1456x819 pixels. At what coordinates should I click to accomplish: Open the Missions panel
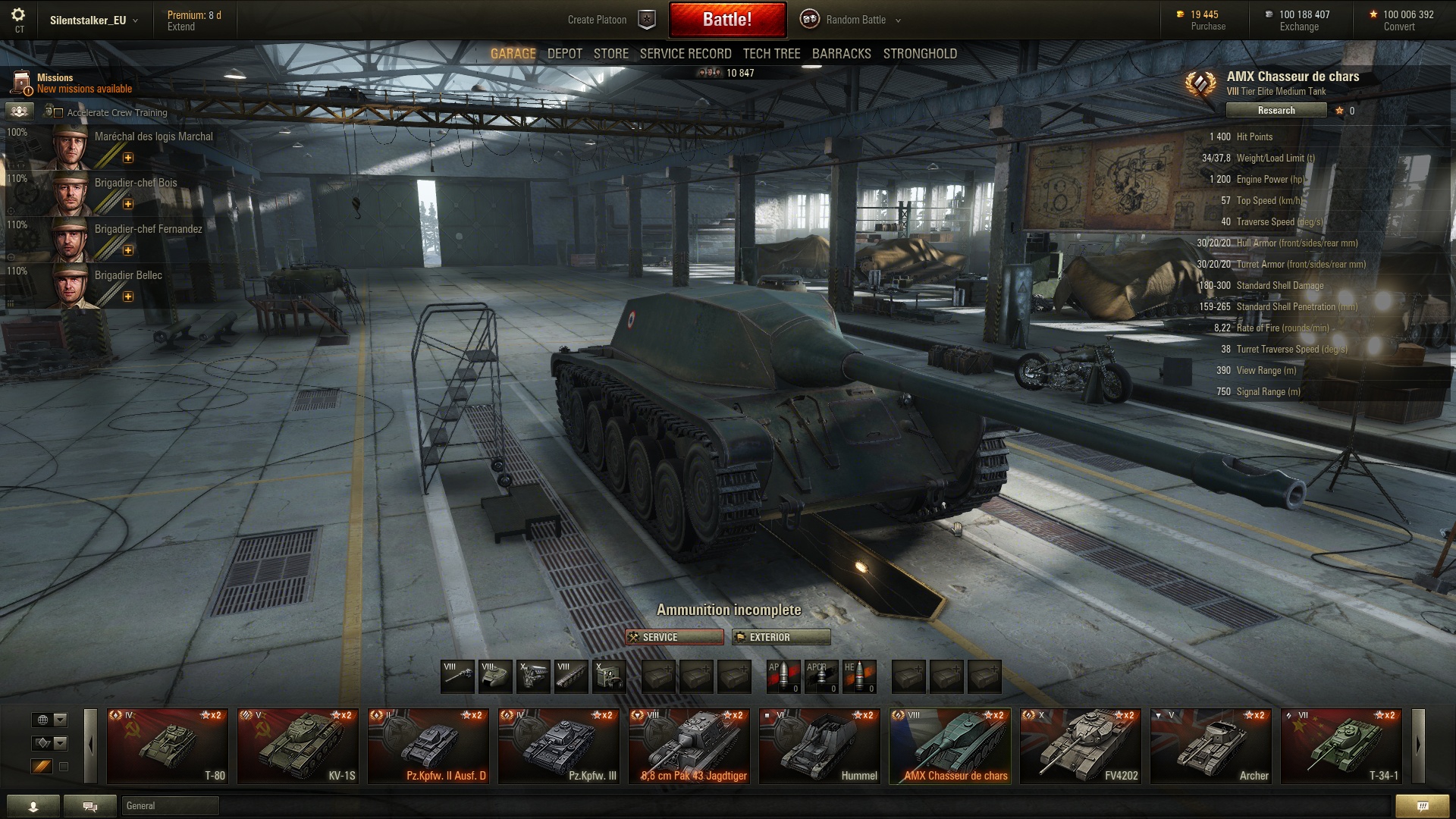pyautogui.click(x=55, y=83)
